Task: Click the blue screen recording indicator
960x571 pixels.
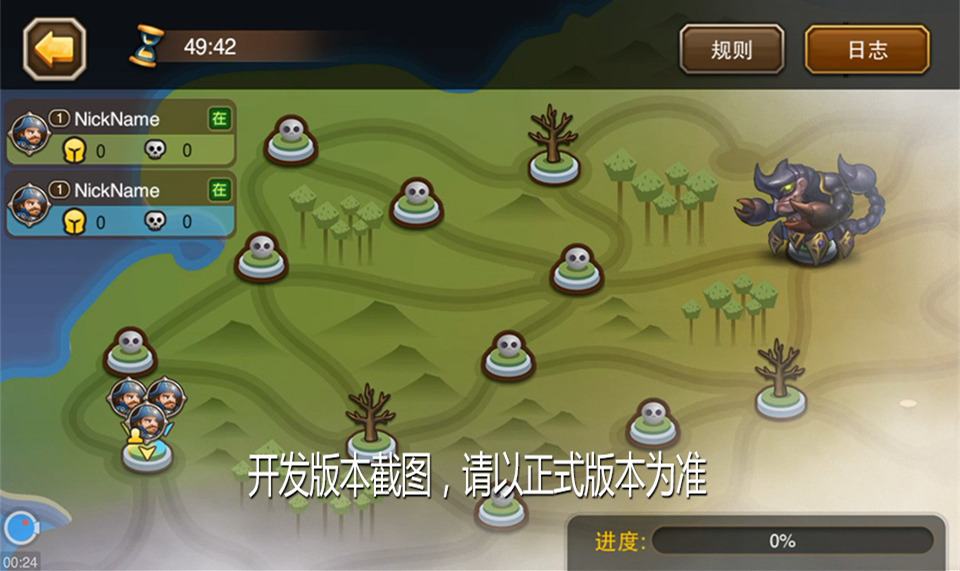Action: 20,528
